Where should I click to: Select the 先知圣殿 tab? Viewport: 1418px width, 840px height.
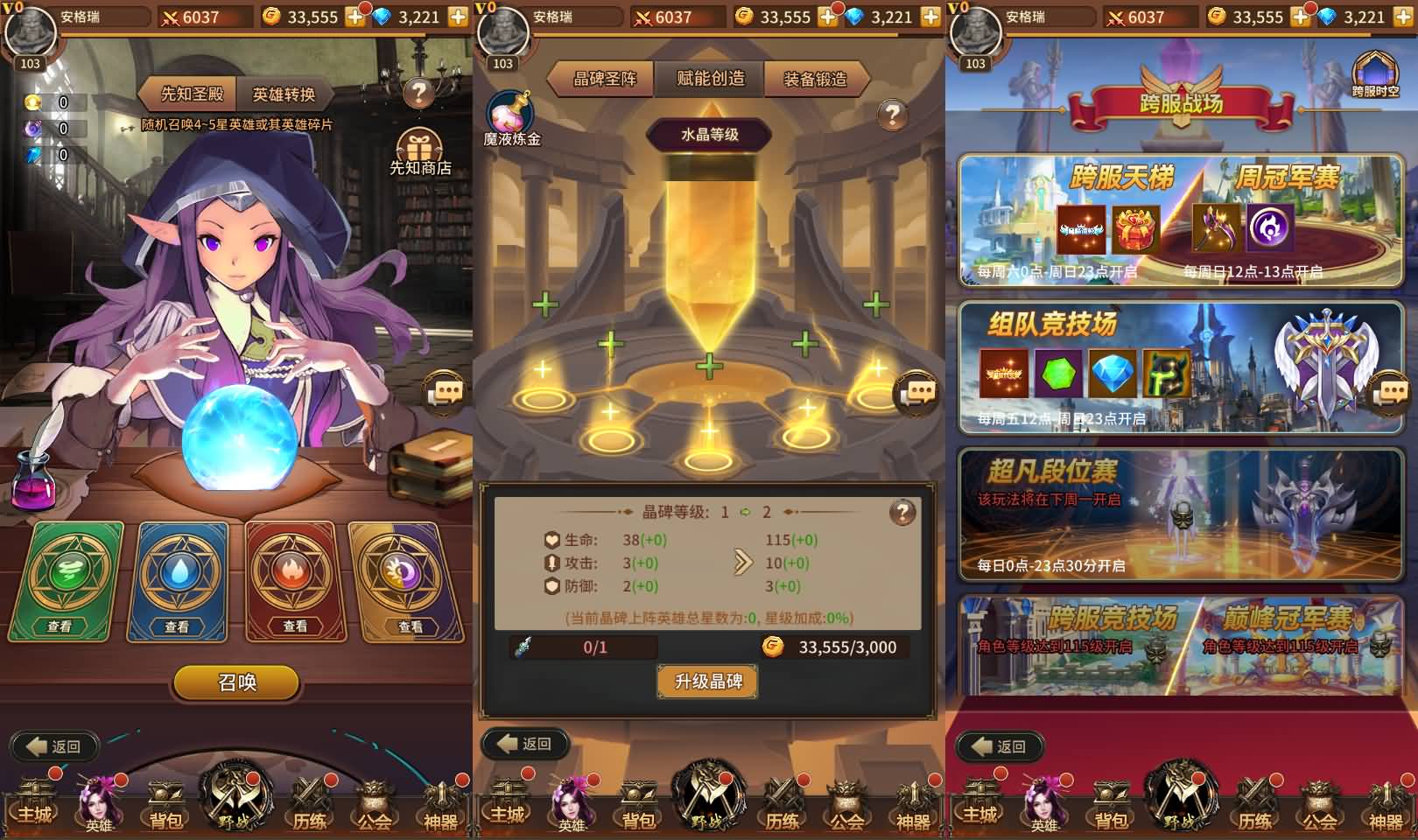pos(192,94)
